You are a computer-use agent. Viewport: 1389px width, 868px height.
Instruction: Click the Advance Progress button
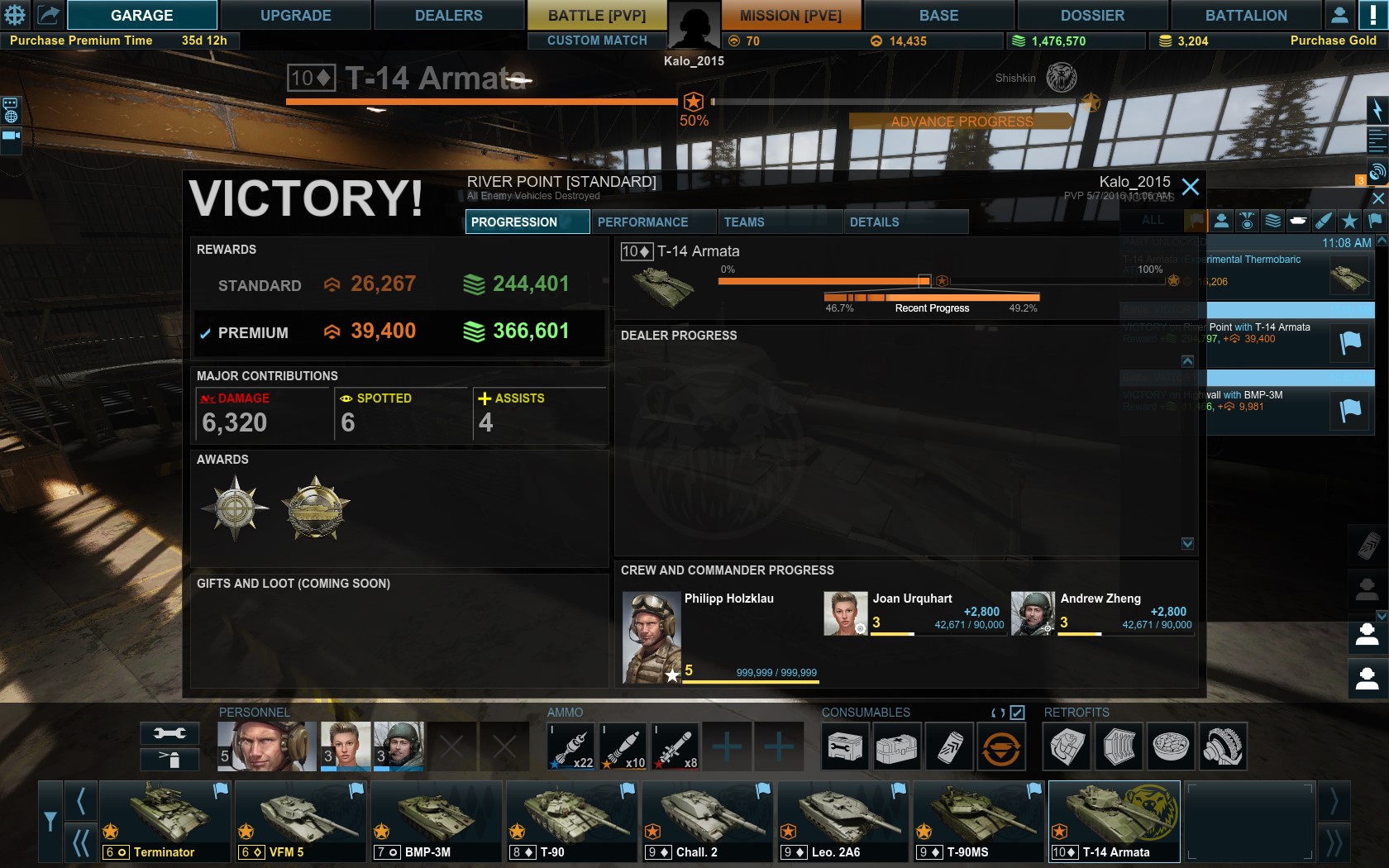point(962,122)
